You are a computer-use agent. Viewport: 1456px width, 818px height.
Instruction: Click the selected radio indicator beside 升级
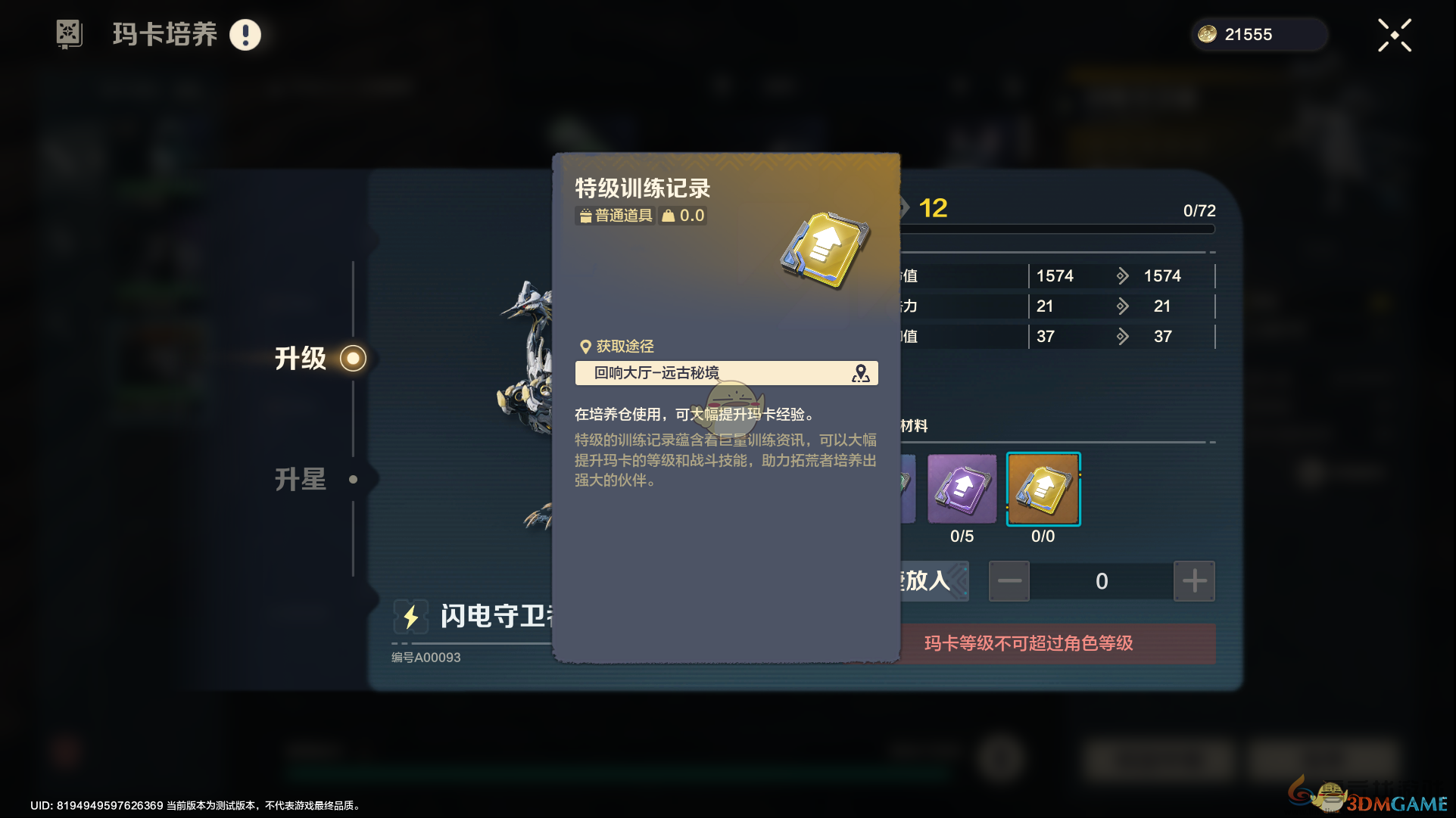[353, 358]
